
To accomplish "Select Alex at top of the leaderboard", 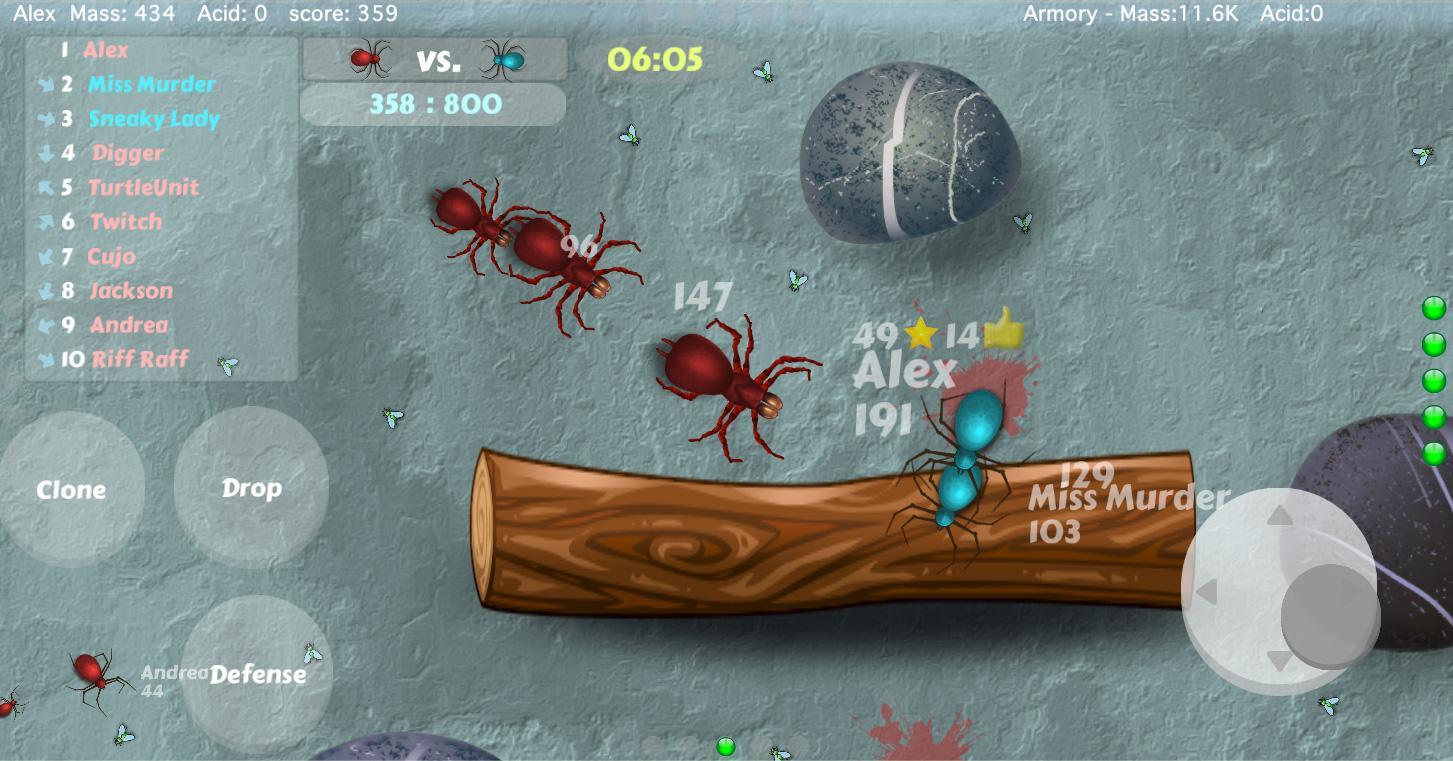I will pos(106,50).
